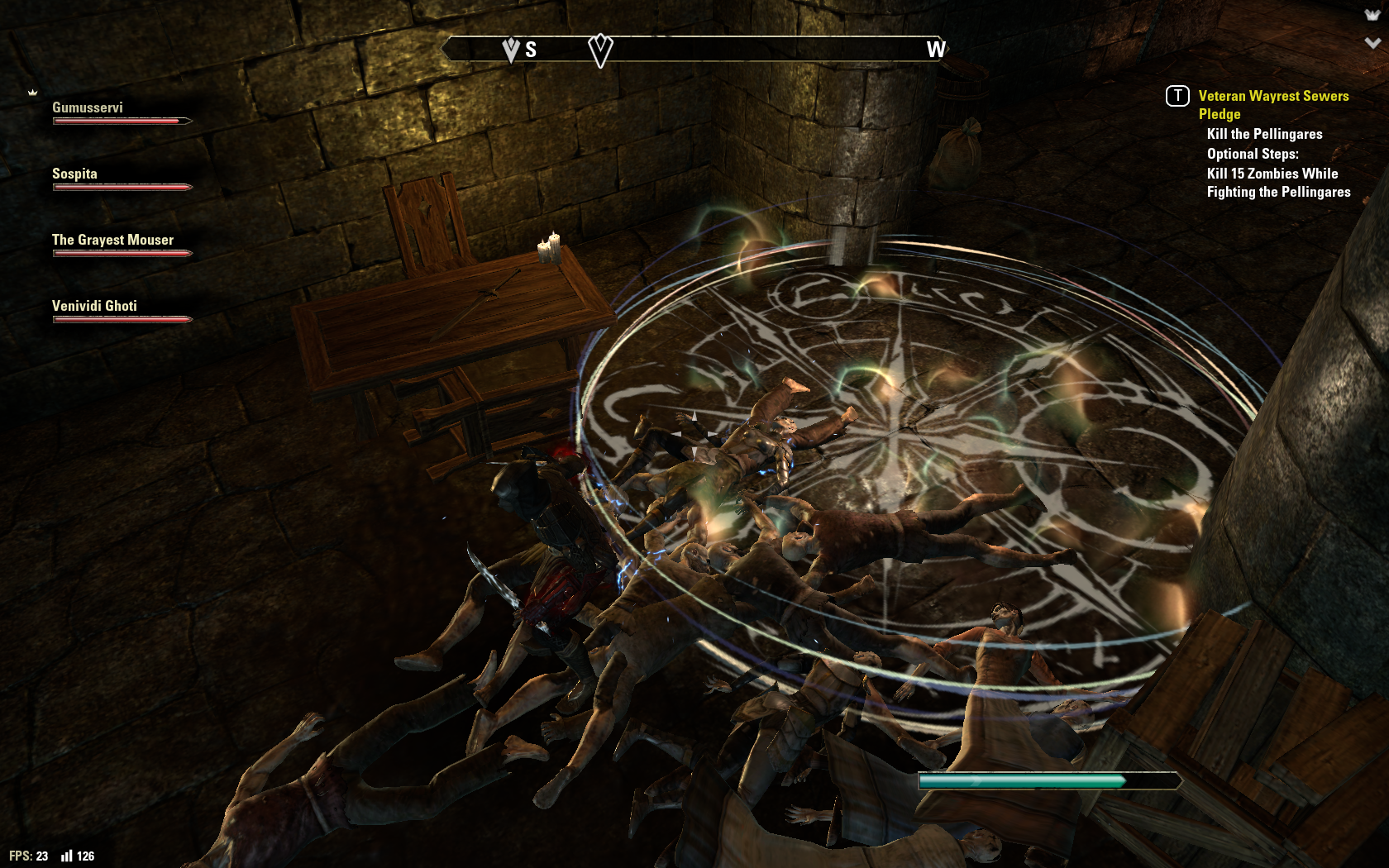The image size is (1389, 868).
Task: Expand the down-arrow chevron below the crown
Action: (1372, 43)
